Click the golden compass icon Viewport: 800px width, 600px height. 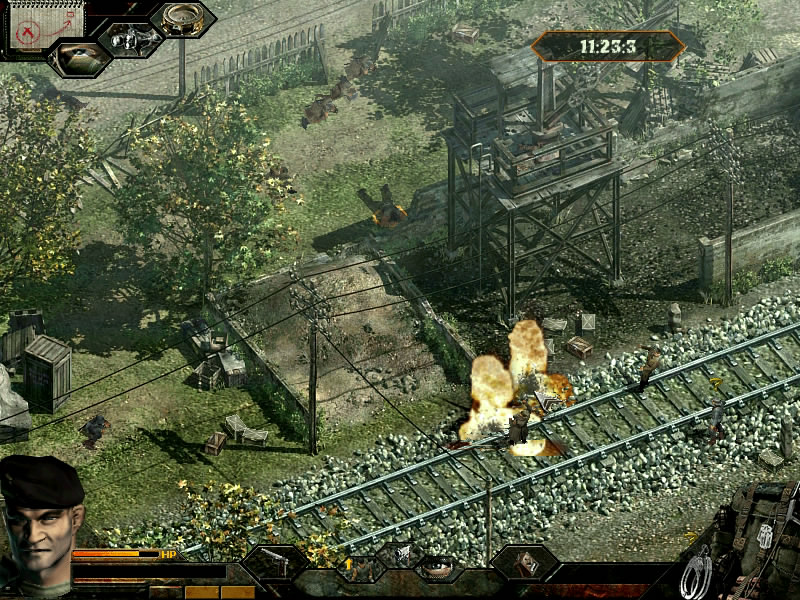click(x=183, y=19)
